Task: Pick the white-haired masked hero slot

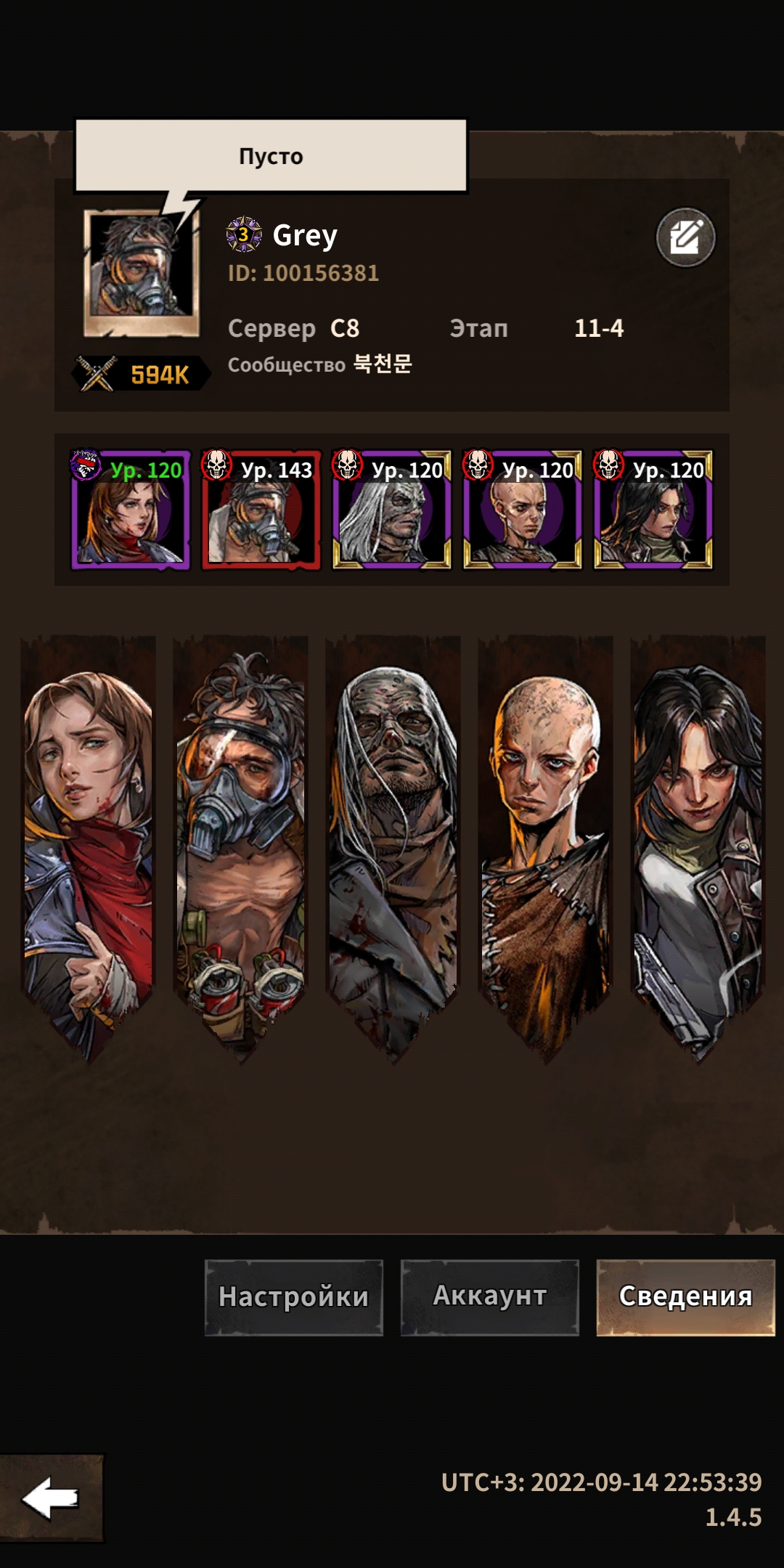Action: pyautogui.click(x=392, y=510)
